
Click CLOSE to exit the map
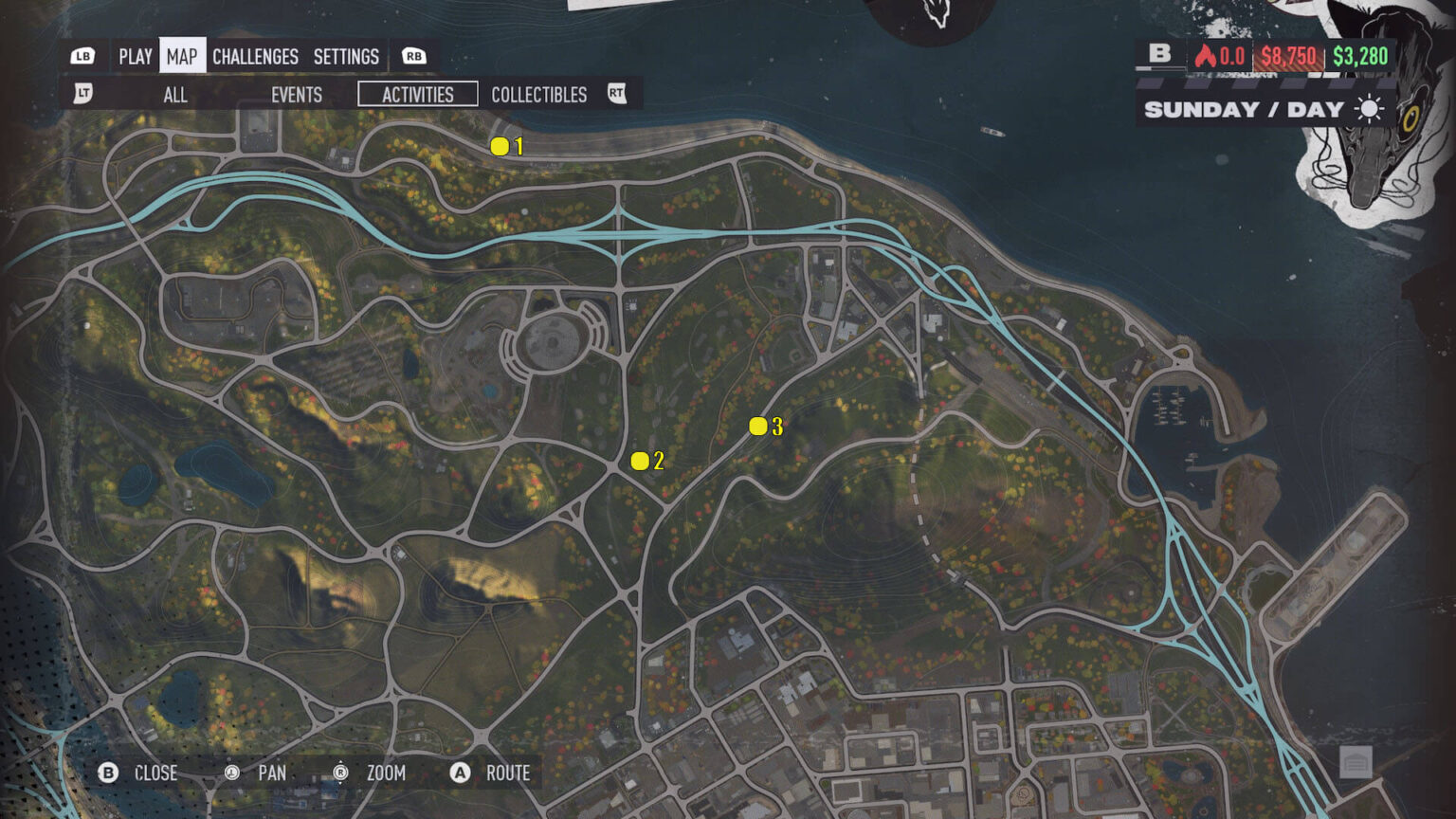(155, 773)
